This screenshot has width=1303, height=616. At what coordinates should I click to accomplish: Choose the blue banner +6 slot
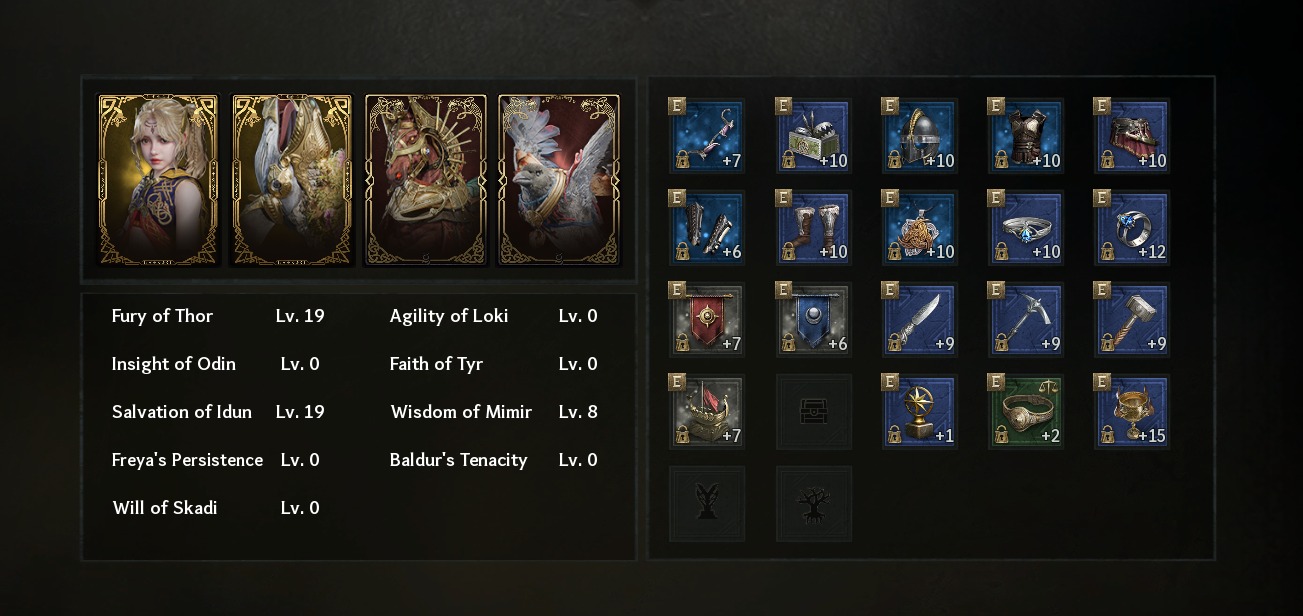pyautogui.click(x=813, y=320)
